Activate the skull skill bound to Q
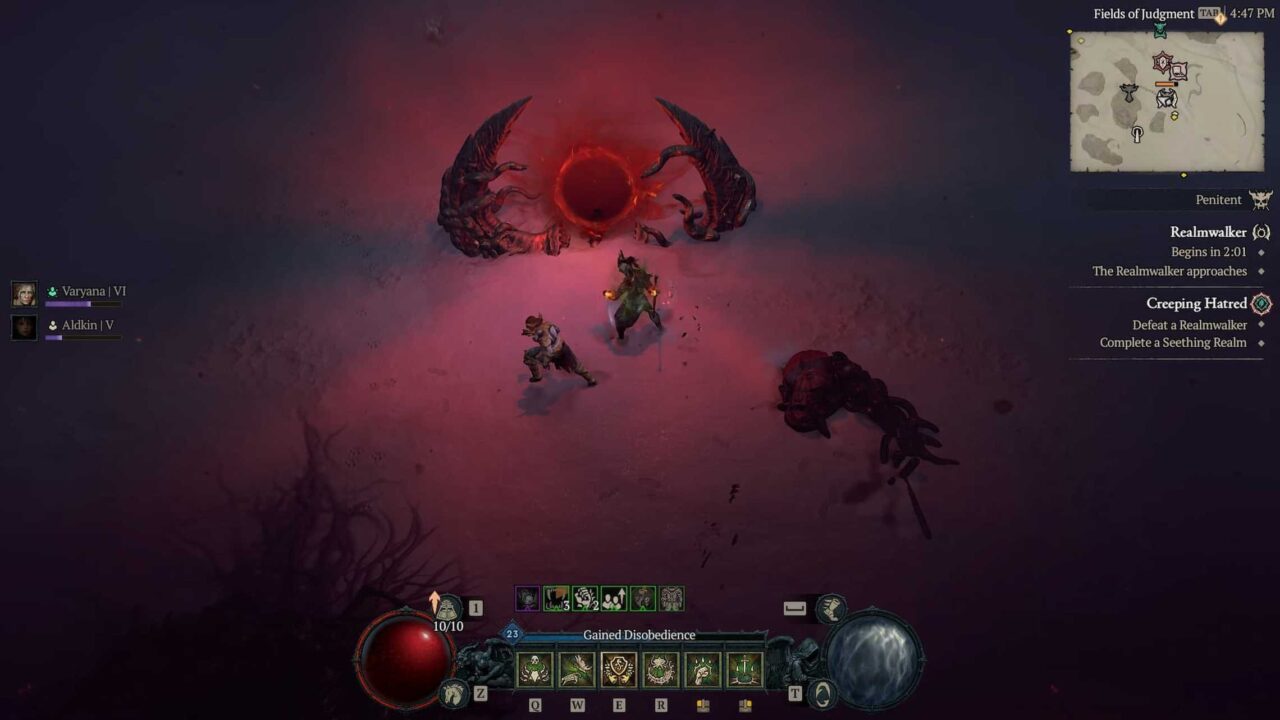 click(x=534, y=668)
